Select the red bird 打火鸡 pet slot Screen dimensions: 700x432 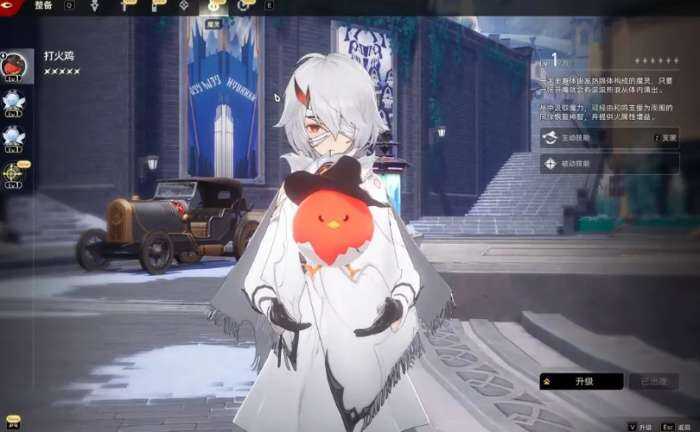click(15, 65)
